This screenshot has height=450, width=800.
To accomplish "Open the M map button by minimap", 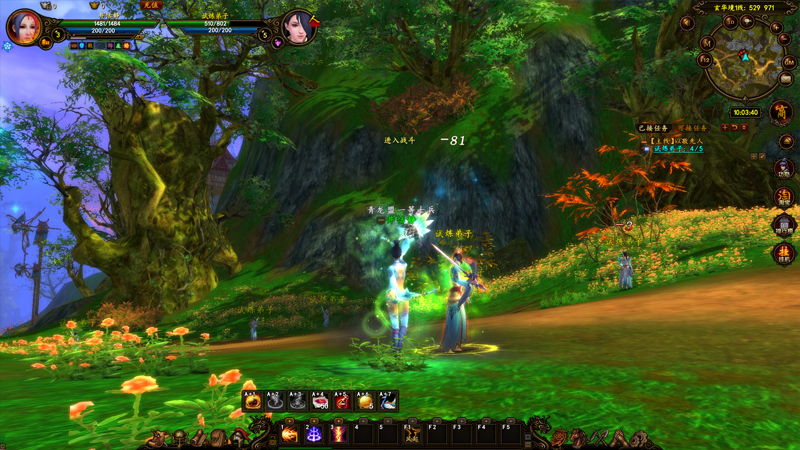I will [x=706, y=44].
